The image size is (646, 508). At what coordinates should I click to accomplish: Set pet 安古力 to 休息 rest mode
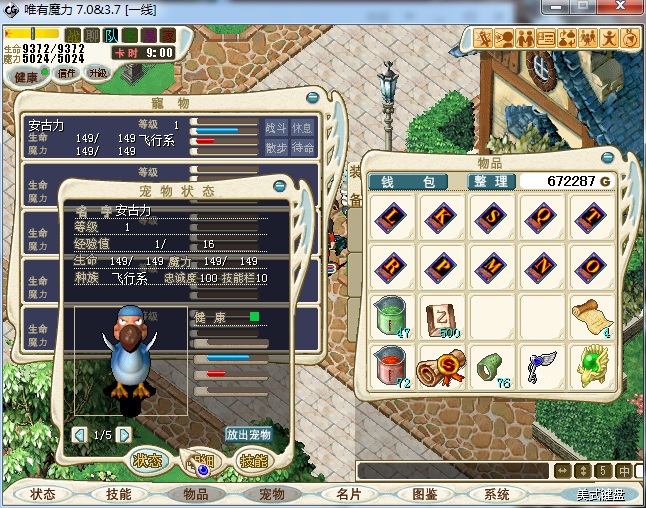[302, 128]
